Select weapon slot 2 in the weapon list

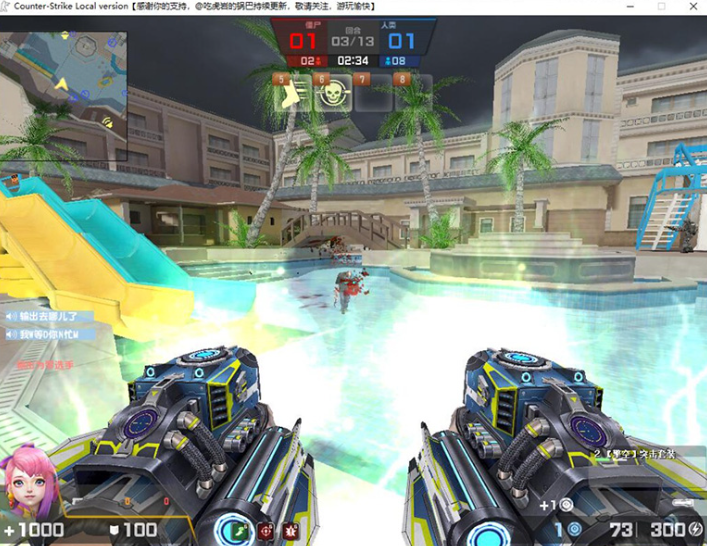click(x=634, y=454)
